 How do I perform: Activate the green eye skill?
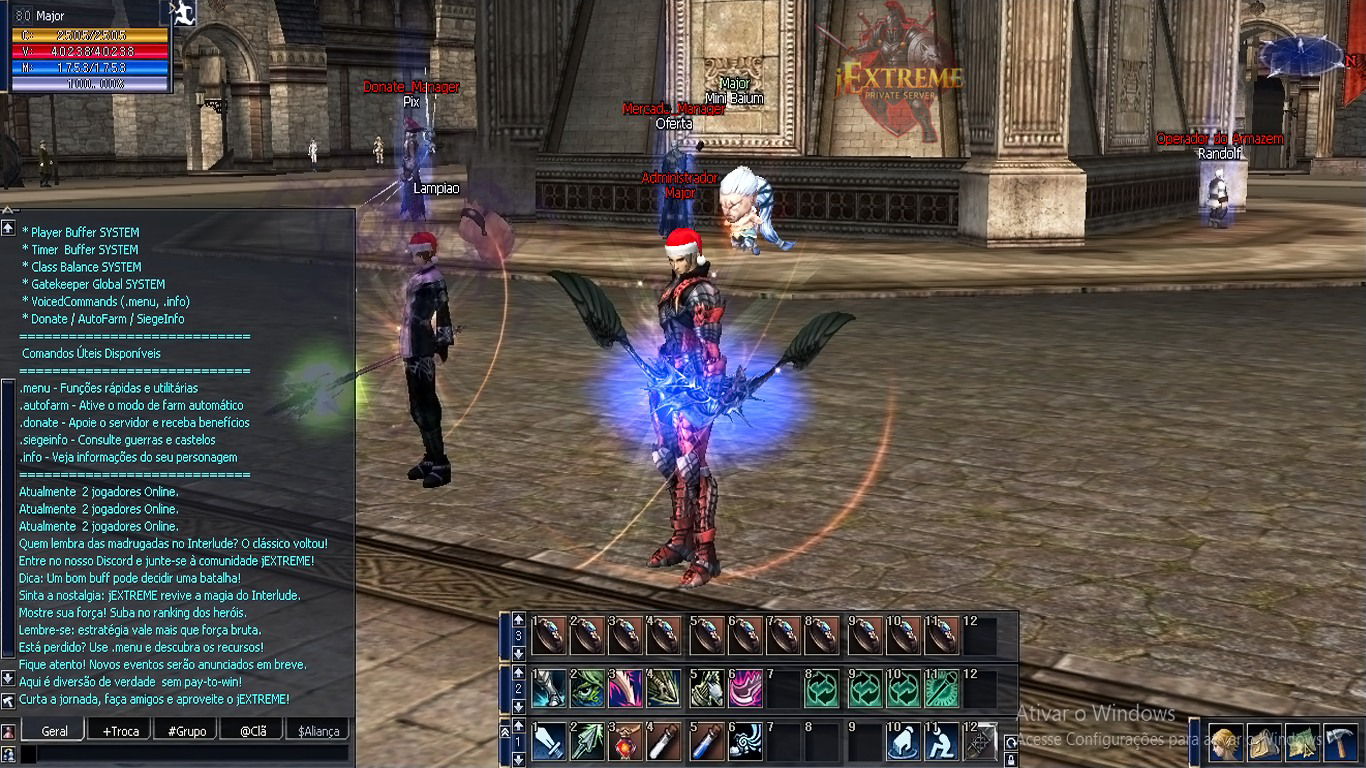click(x=588, y=689)
